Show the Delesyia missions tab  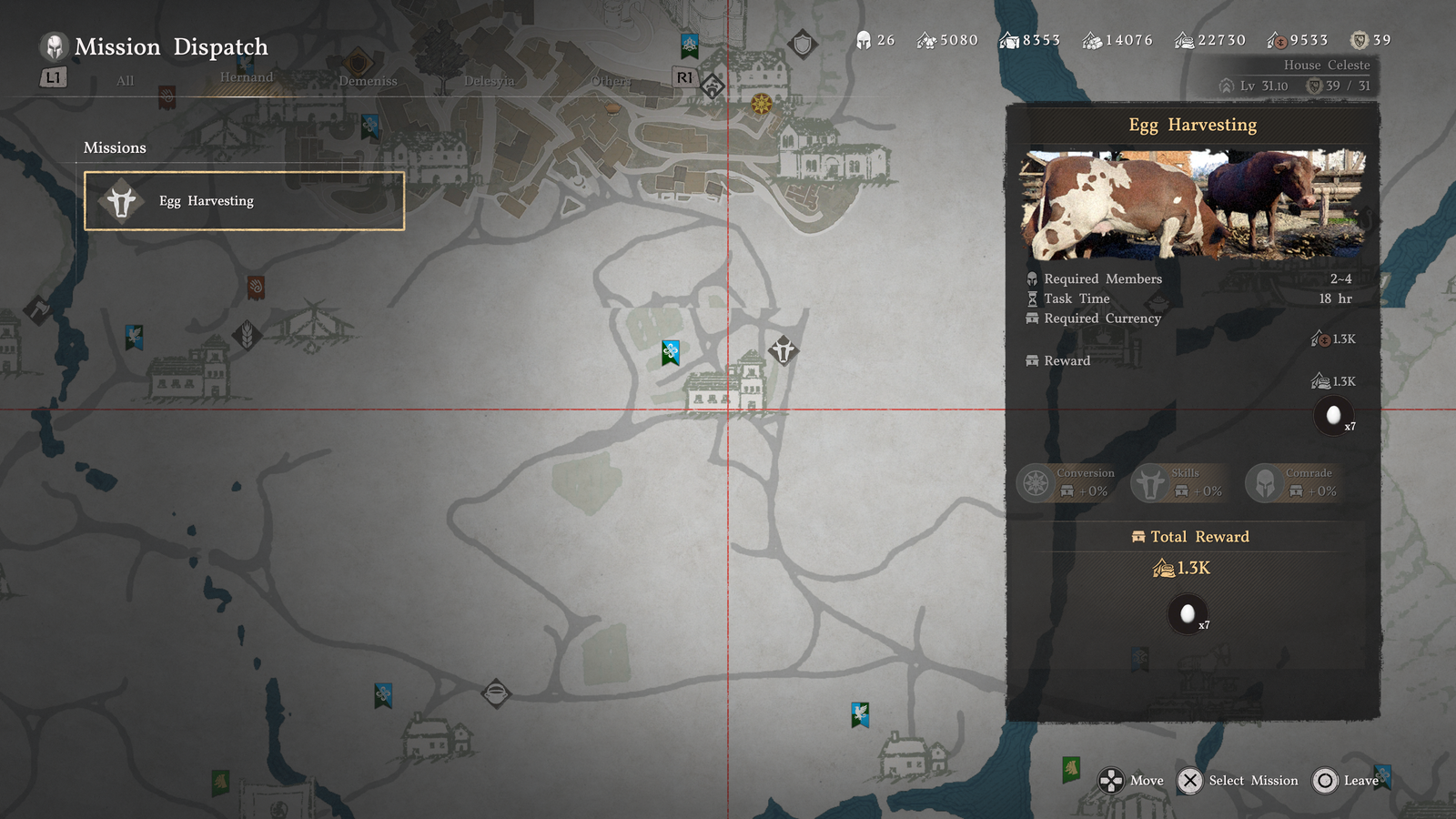click(489, 81)
